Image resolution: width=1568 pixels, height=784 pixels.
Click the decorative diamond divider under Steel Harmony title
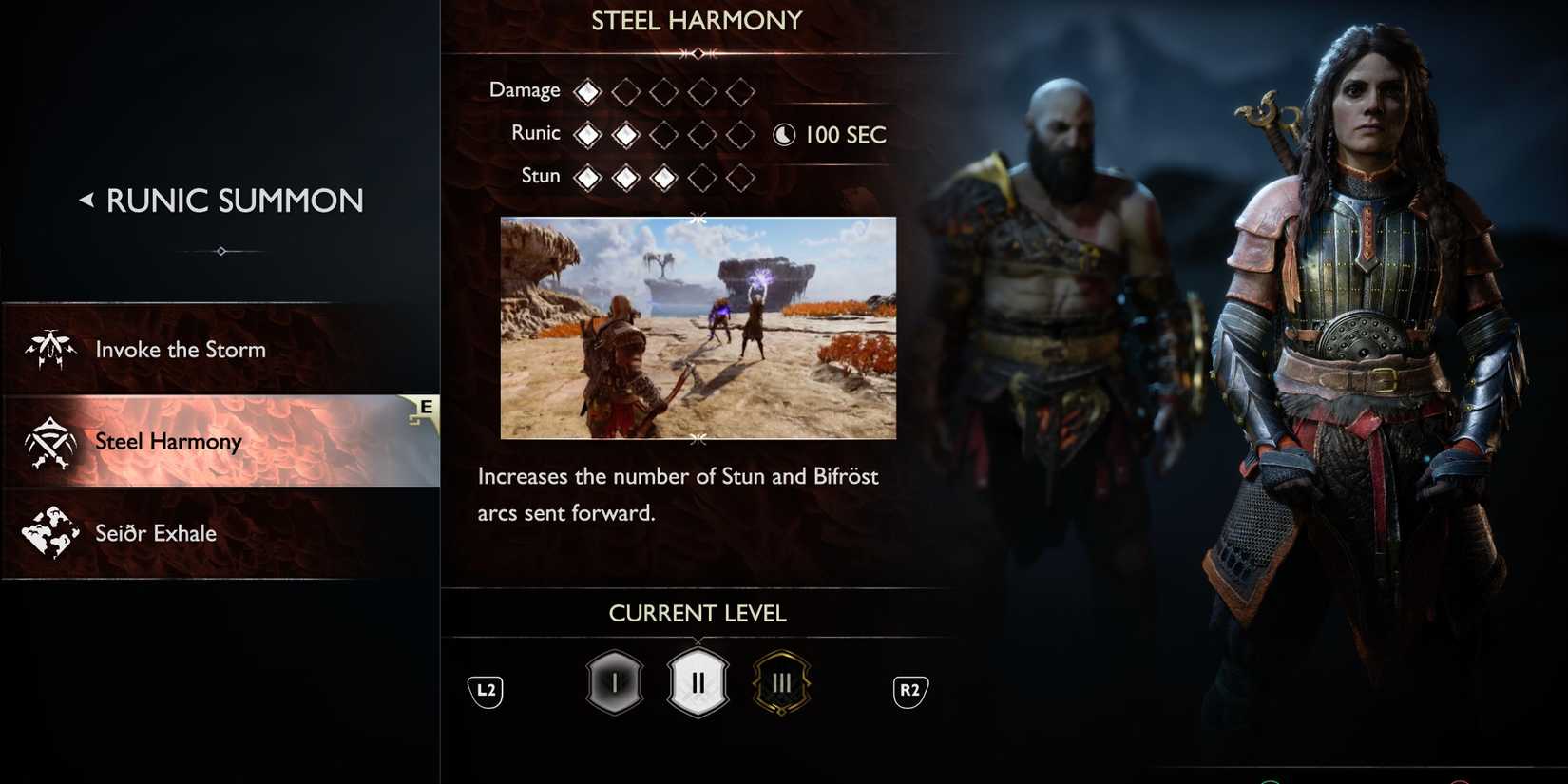click(697, 53)
